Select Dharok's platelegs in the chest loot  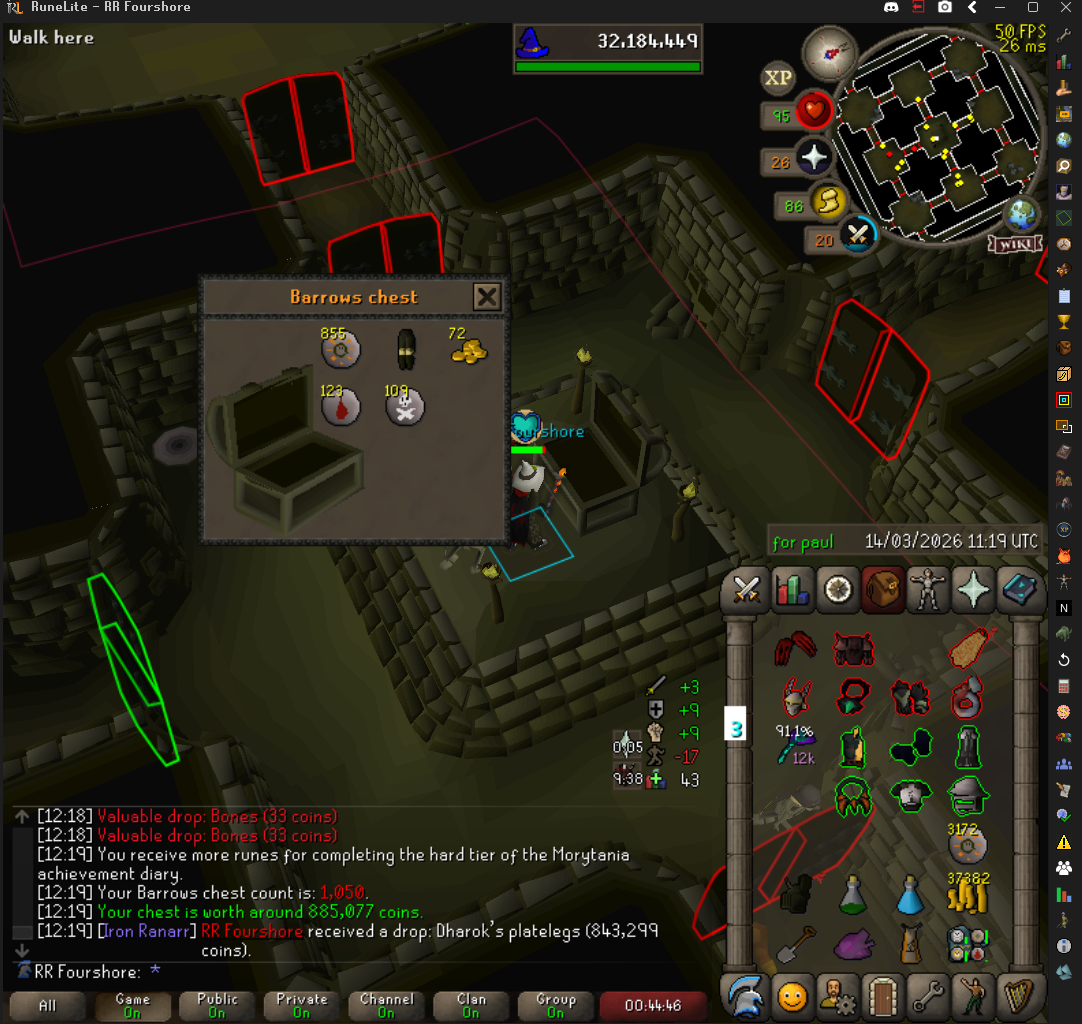405,348
